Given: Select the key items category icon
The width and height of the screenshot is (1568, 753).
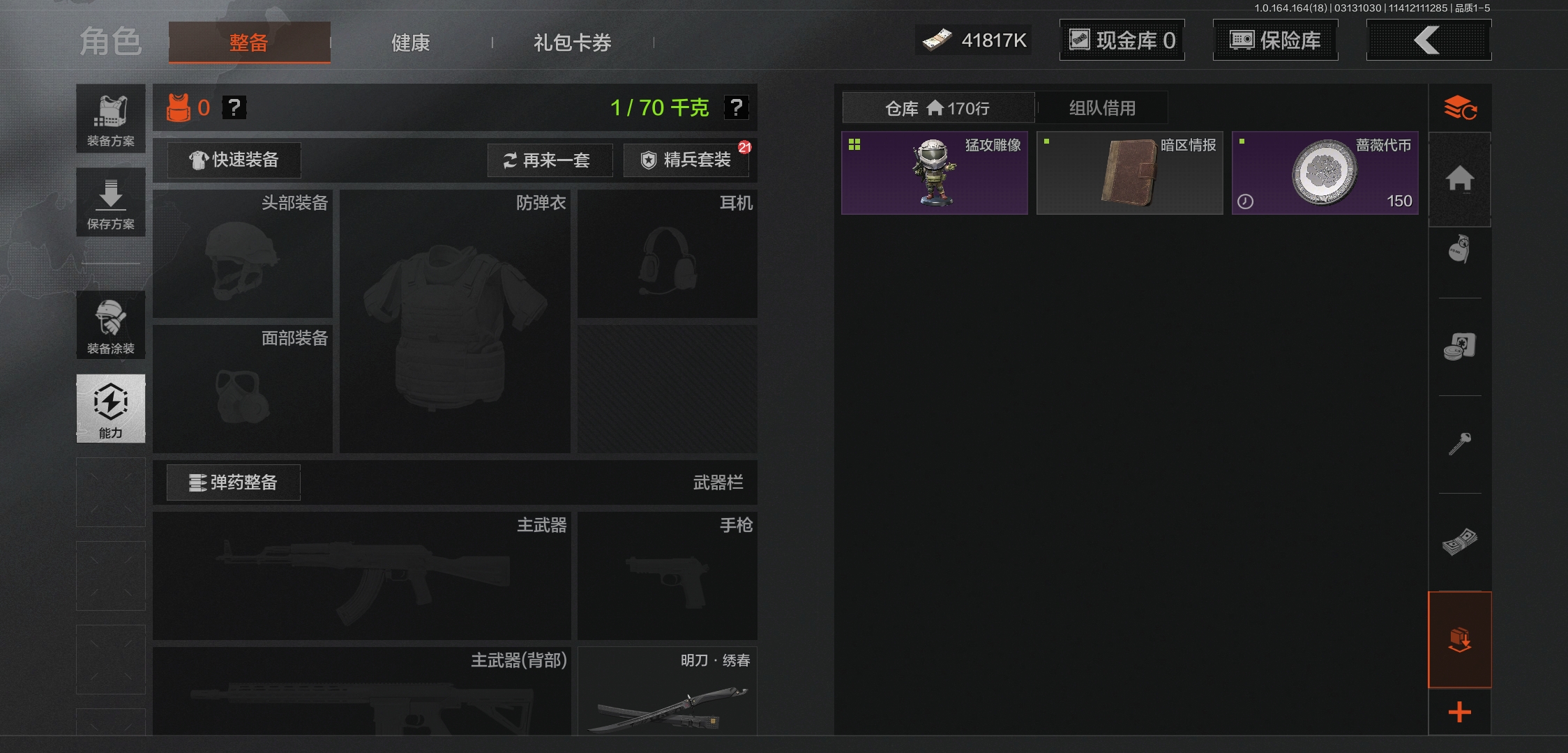Looking at the screenshot, I should pyautogui.click(x=1461, y=444).
